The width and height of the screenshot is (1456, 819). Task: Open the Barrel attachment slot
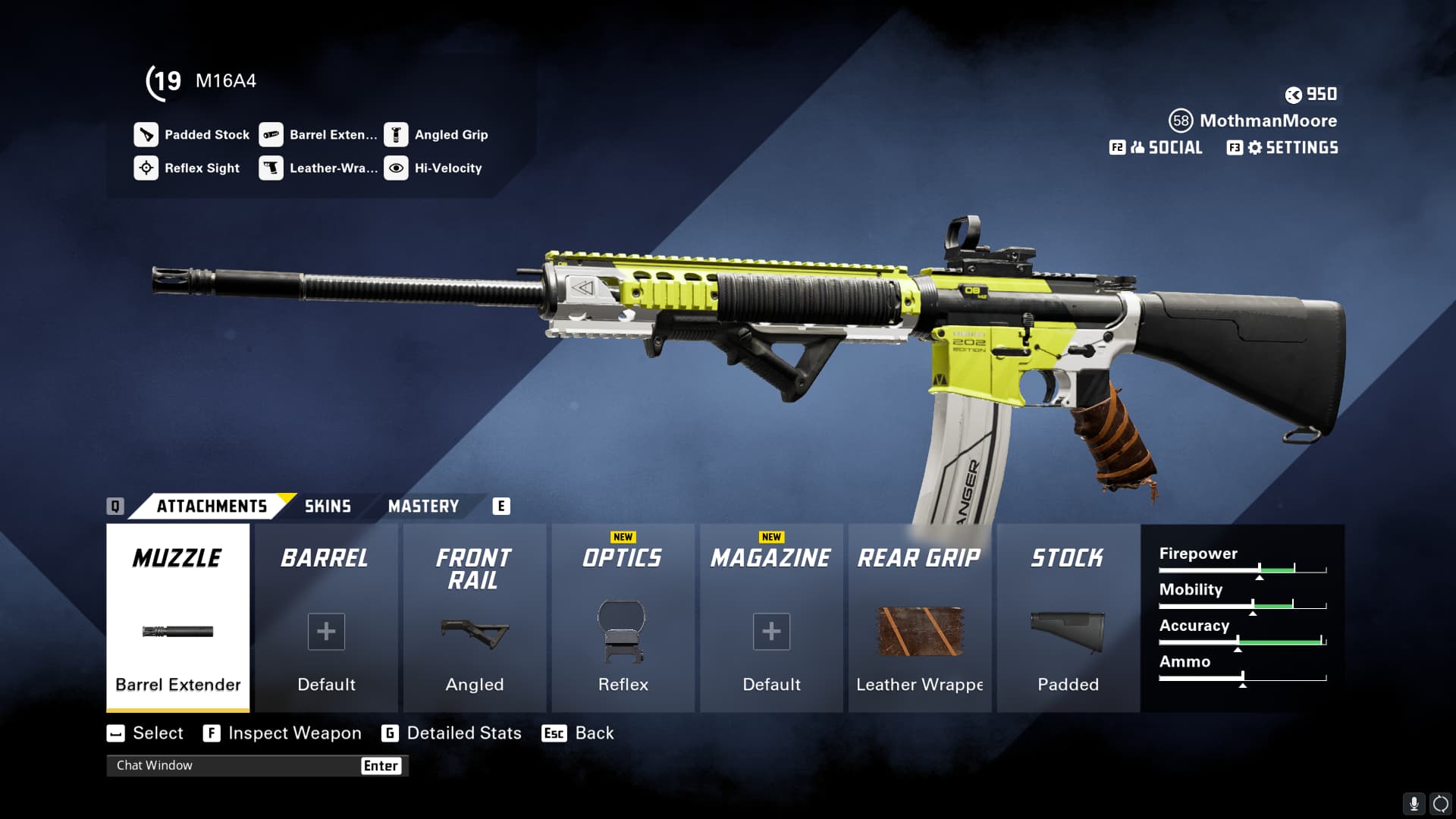326,618
